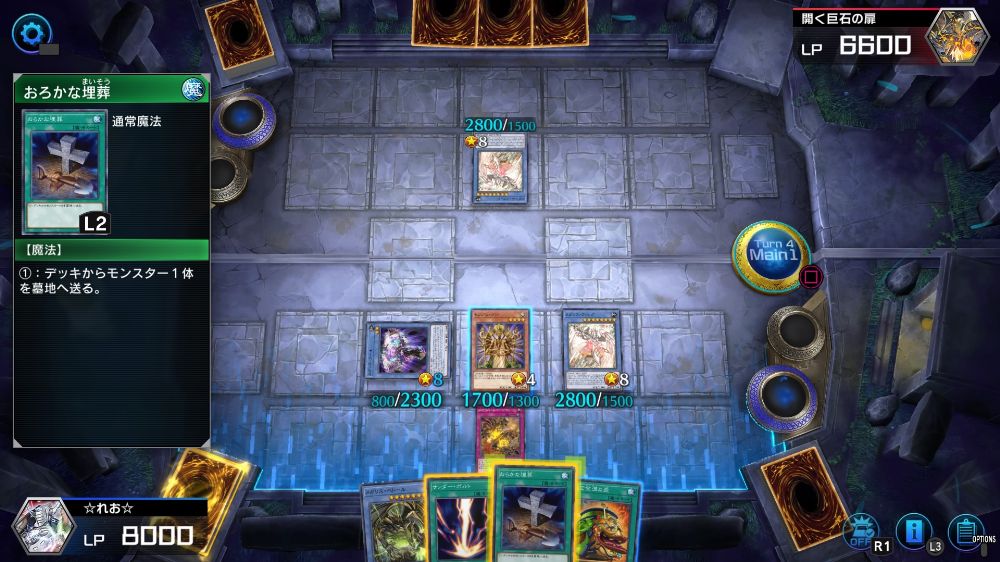Open the clipboard duel log icon
Image resolution: width=1000 pixels, height=562 pixels.
(964, 530)
